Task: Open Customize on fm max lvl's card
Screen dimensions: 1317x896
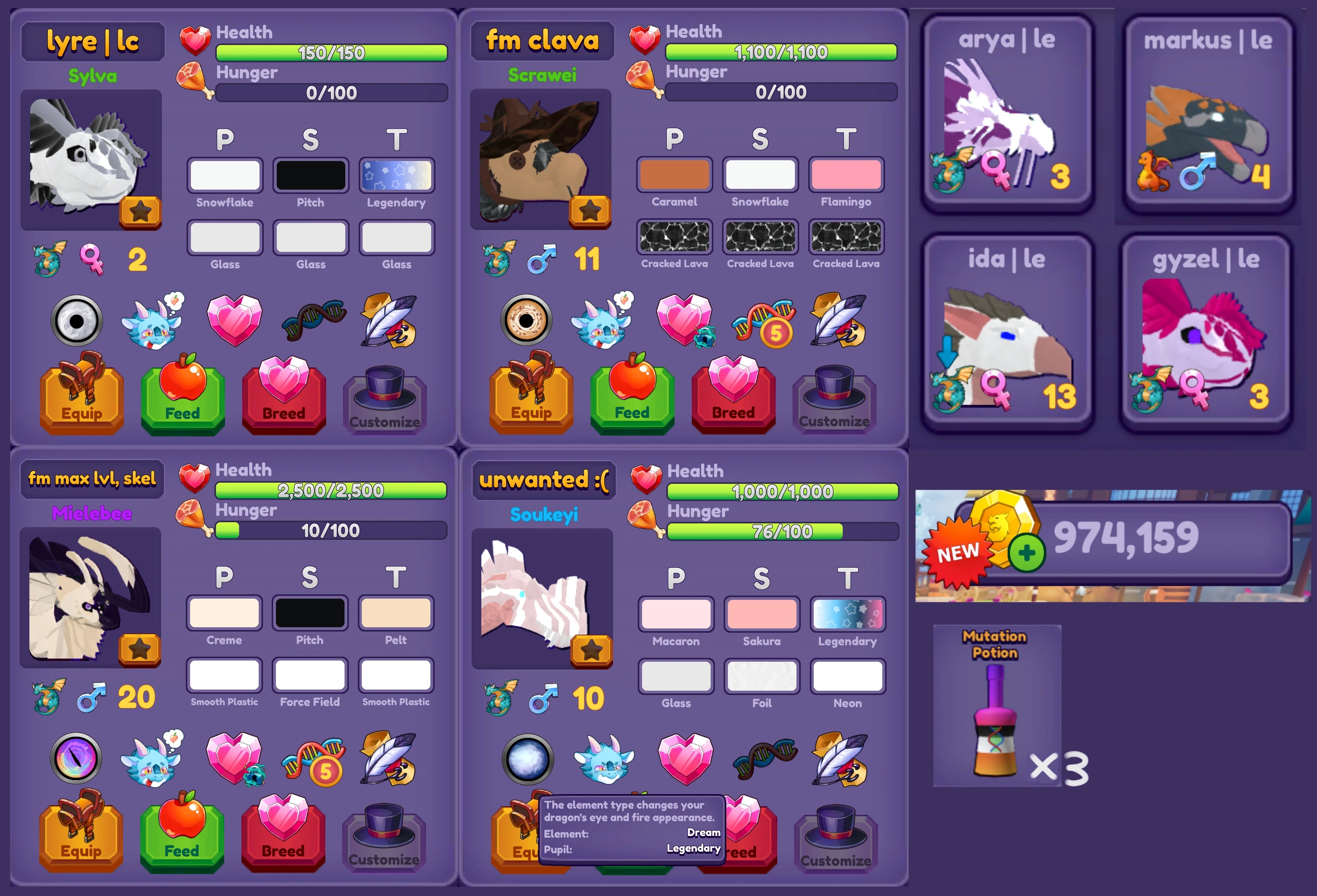Action: 384,842
